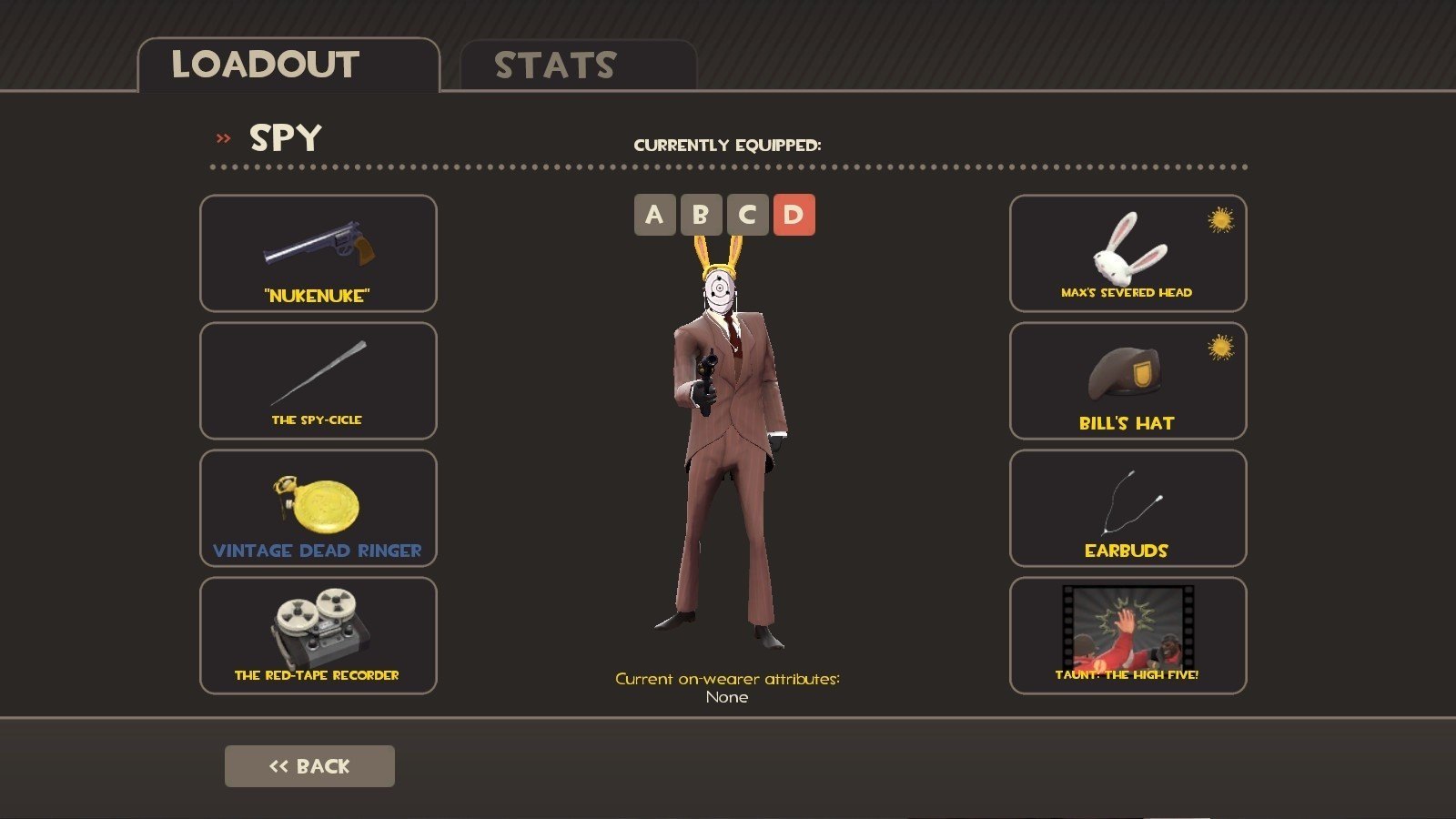1456x819 pixels.
Task: Open the "Nukenuke" revolver slot
Action: pyautogui.click(x=318, y=253)
